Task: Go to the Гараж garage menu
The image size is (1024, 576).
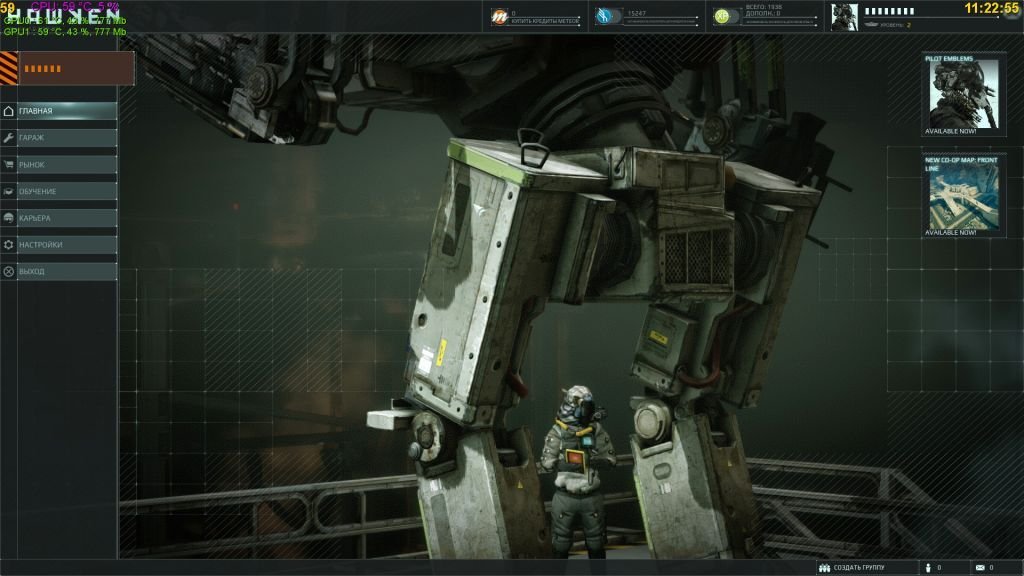Action: click(58, 138)
